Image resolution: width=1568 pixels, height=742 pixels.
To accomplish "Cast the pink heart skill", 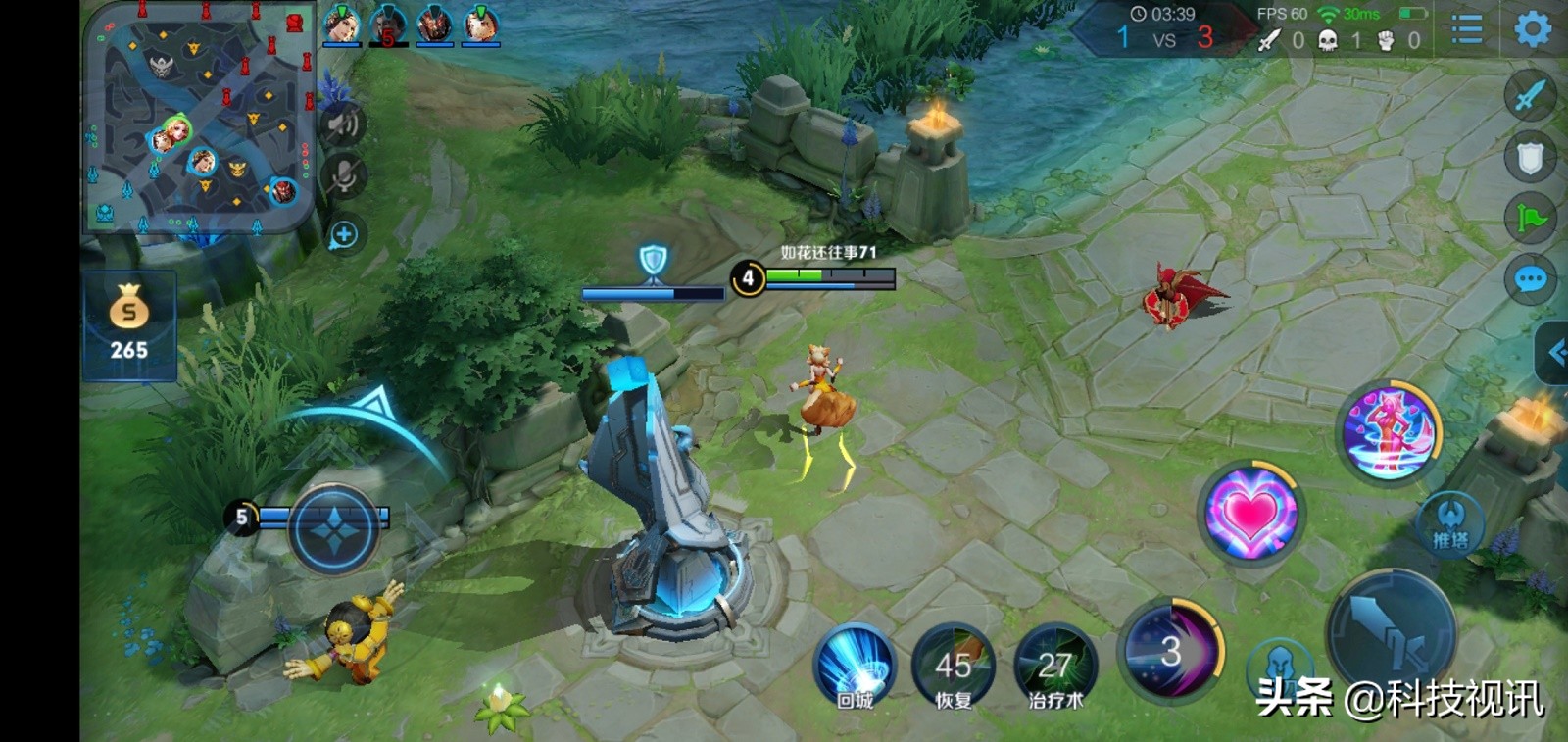I will click(x=1250, y=512).
